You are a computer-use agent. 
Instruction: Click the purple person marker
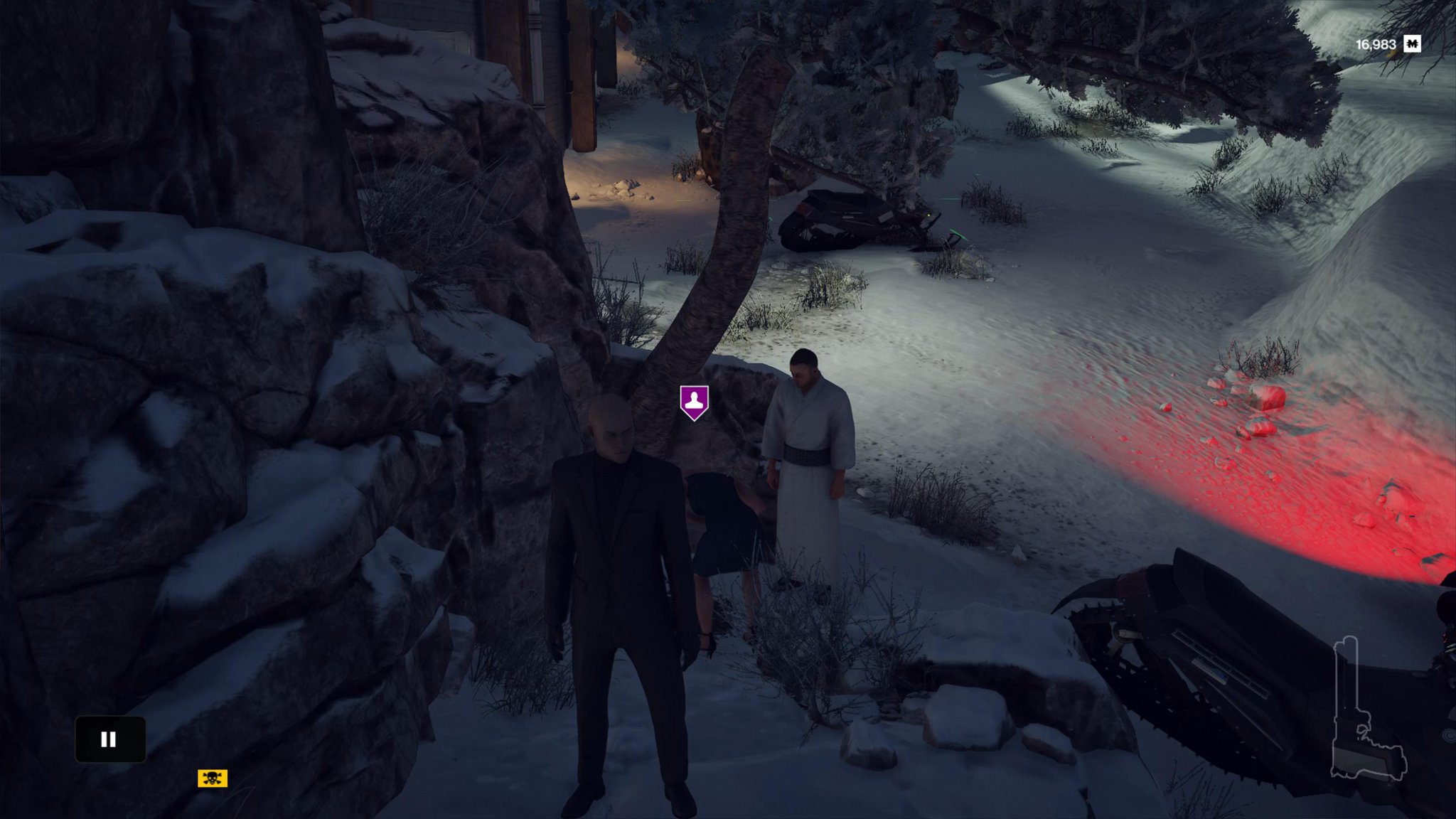coord(694,402)
